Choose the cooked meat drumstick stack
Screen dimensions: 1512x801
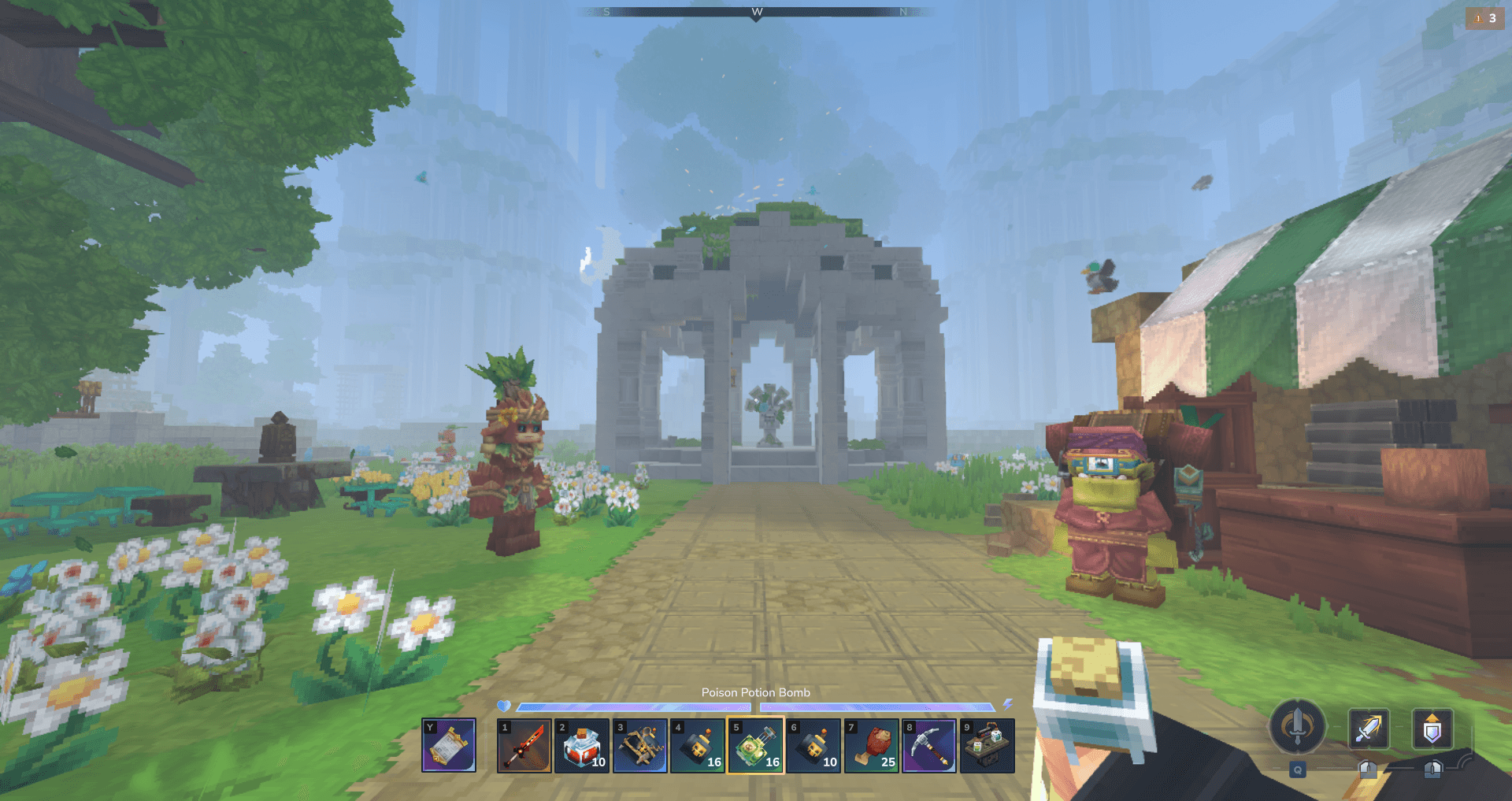[872, 745]
